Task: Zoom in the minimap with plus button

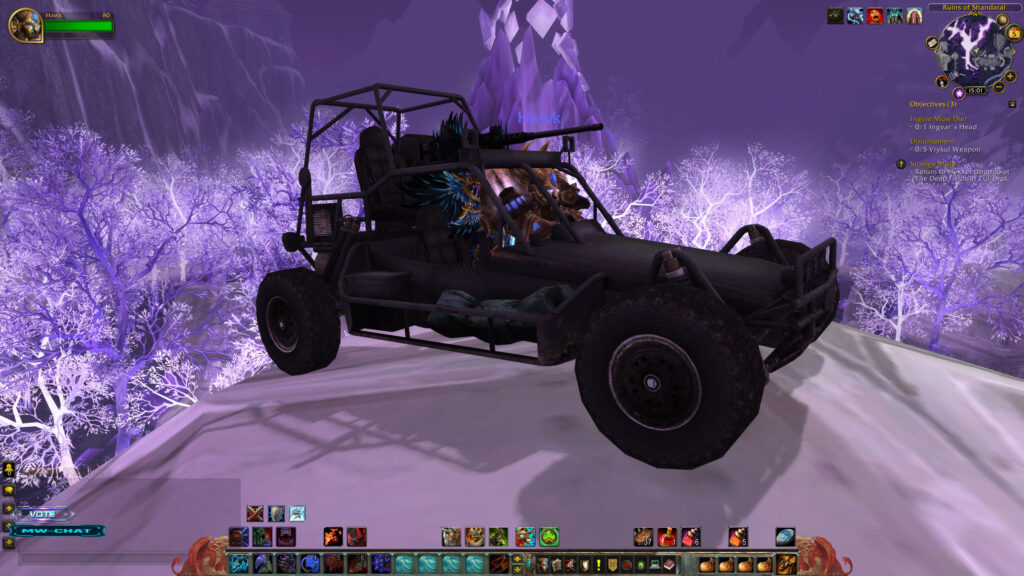Action: [x=1010, y=76]
